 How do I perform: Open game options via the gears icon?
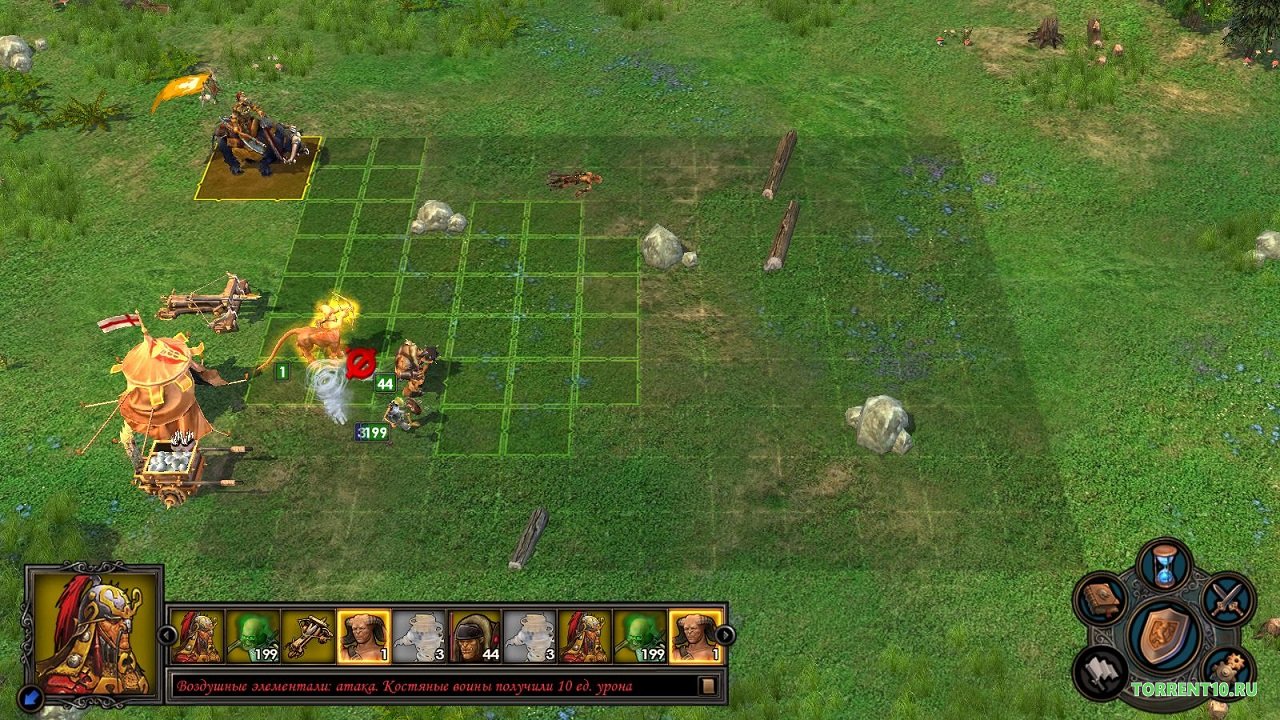(x=1228, y=671)
